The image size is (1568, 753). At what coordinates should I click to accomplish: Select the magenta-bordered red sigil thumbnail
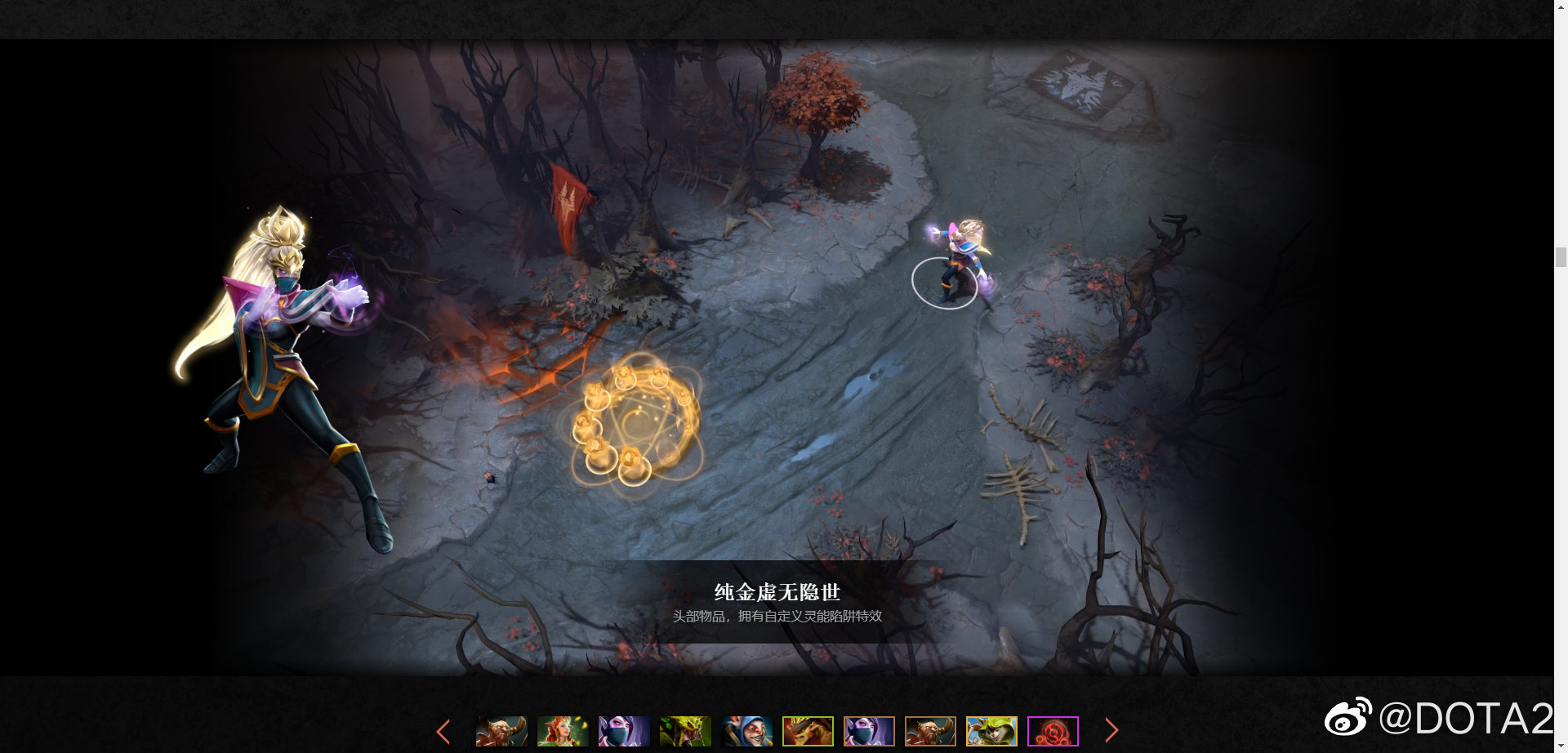(1052, 731)
